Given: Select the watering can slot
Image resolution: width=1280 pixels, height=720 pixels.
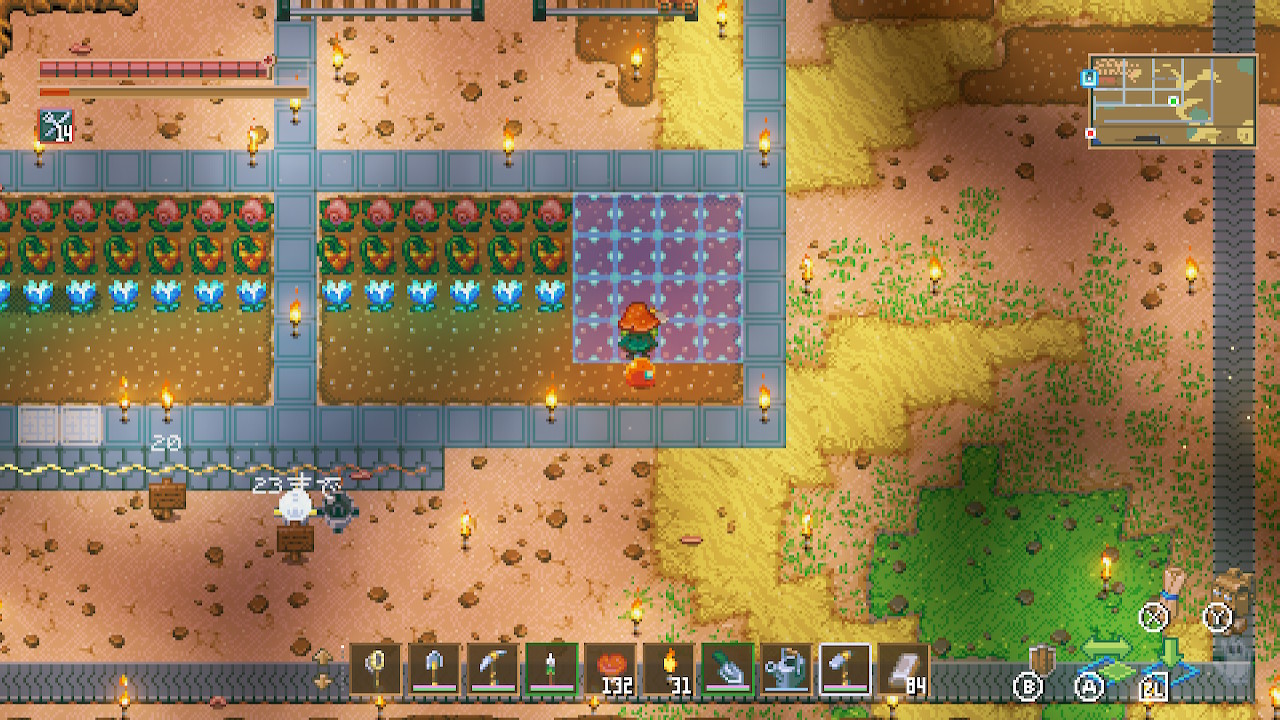Looking at the screenshot, I should pos(785,668).
